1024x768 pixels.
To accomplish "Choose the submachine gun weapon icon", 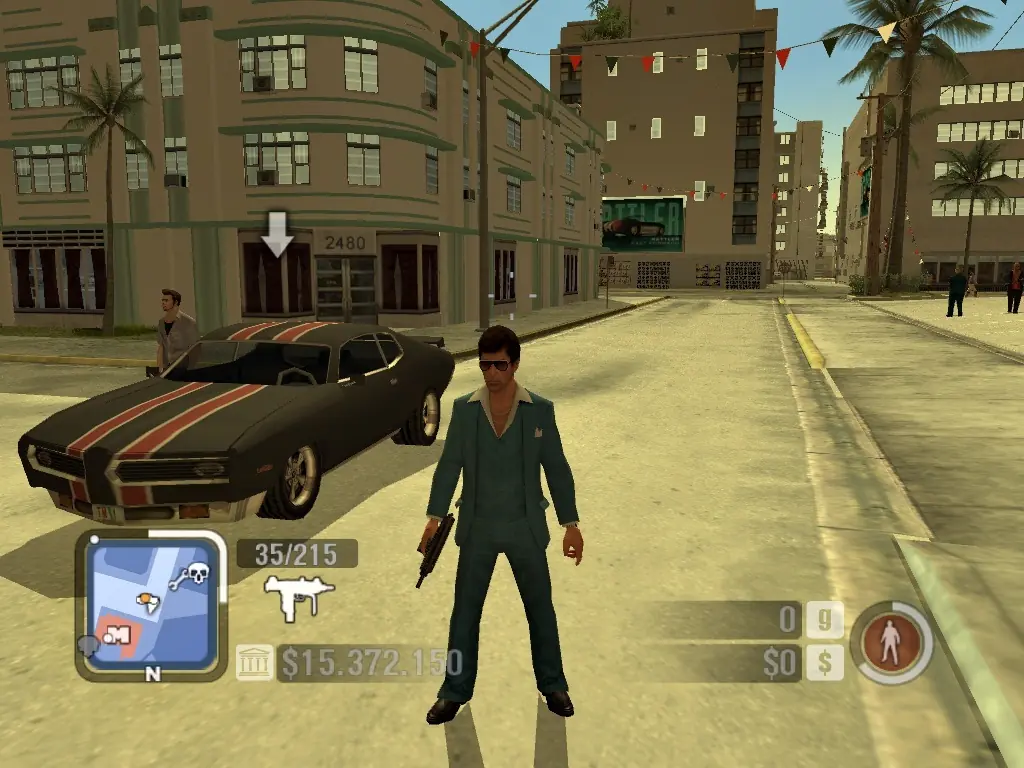I will (298, 597).
